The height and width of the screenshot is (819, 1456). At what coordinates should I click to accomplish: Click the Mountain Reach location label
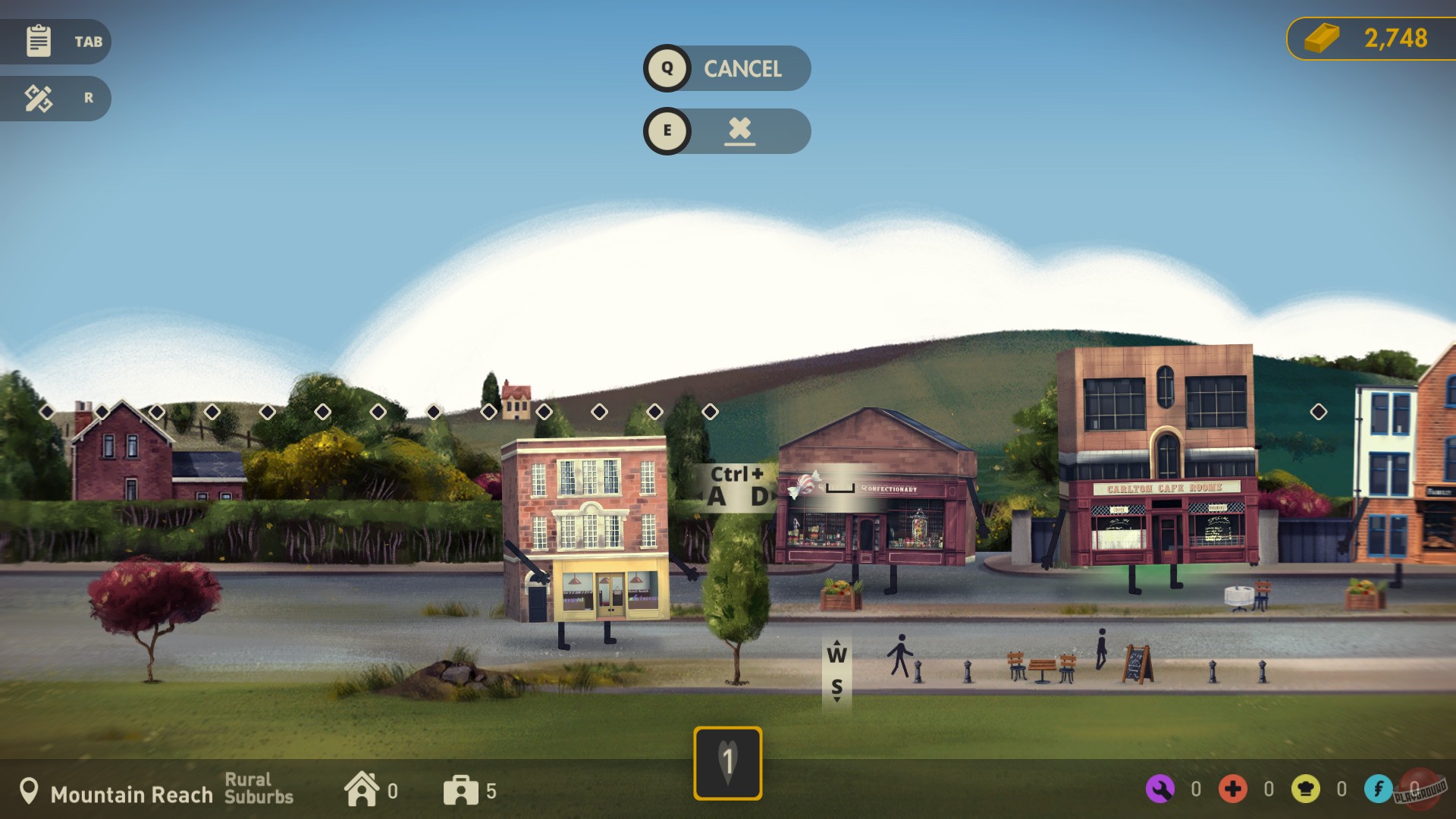tap(130, 795)
